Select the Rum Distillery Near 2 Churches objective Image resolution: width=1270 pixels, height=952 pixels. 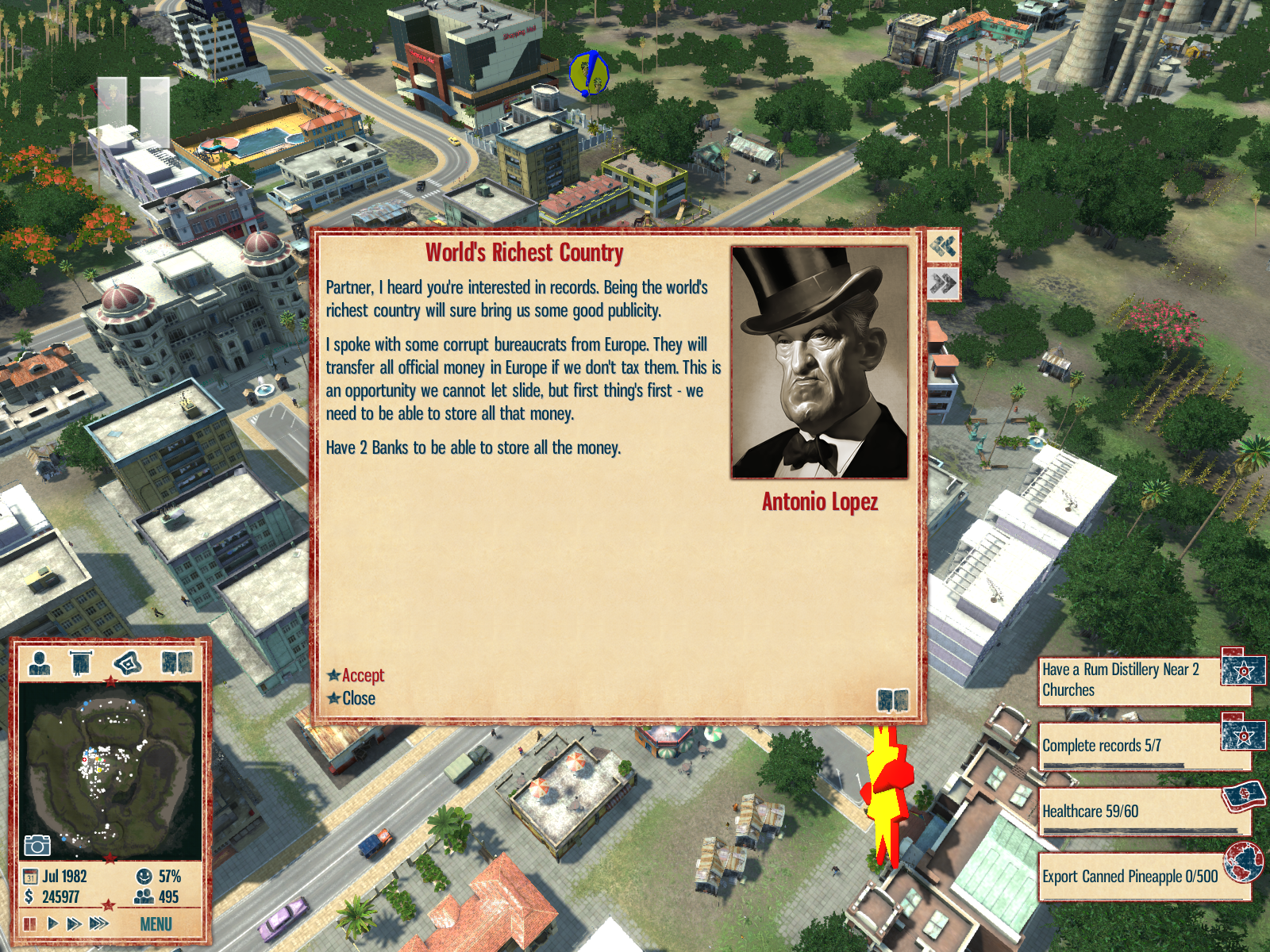point(1127,680)
